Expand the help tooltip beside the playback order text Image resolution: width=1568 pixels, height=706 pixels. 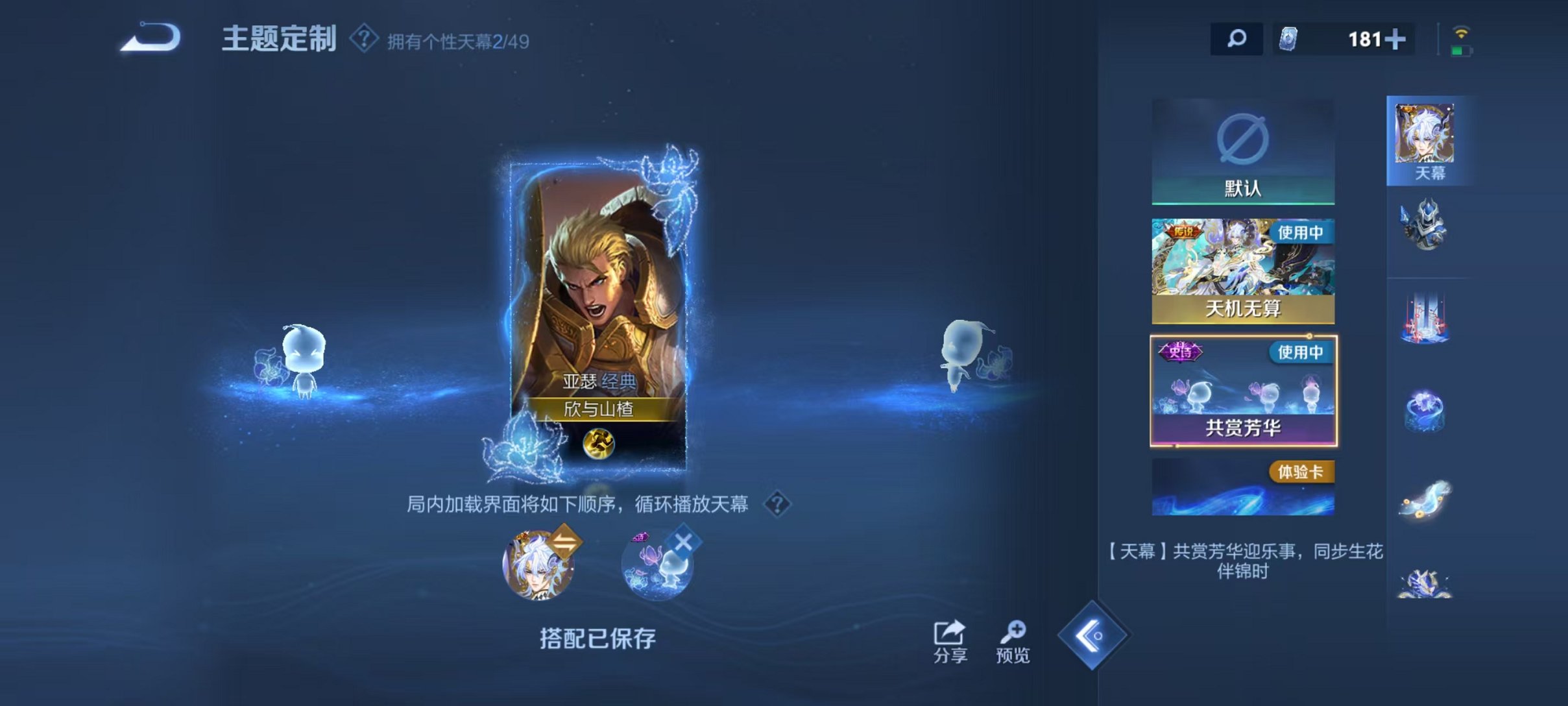pyautogui.click(x=778, y=505)
